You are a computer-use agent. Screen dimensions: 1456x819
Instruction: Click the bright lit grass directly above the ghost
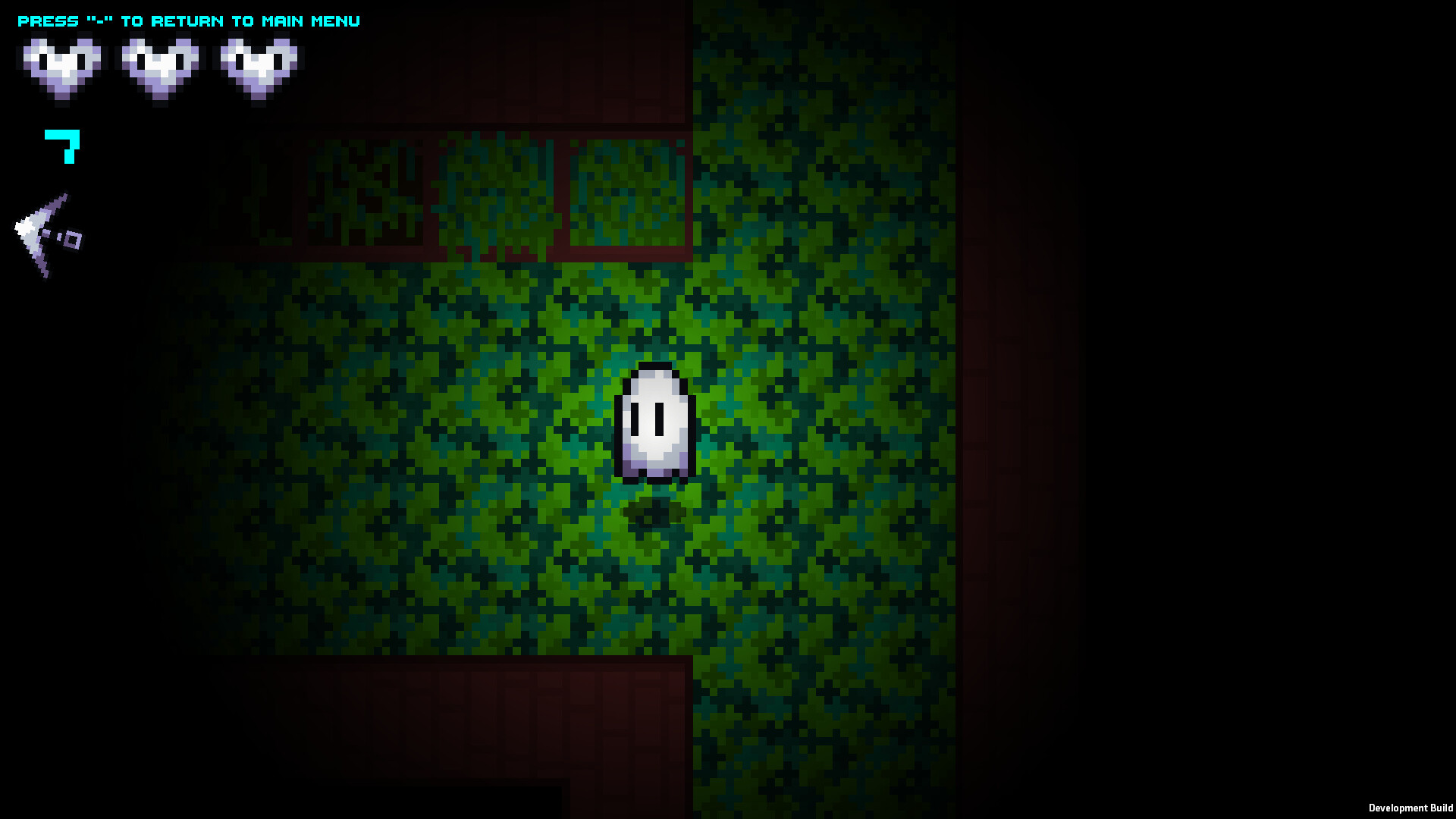(x=652, y=326)
